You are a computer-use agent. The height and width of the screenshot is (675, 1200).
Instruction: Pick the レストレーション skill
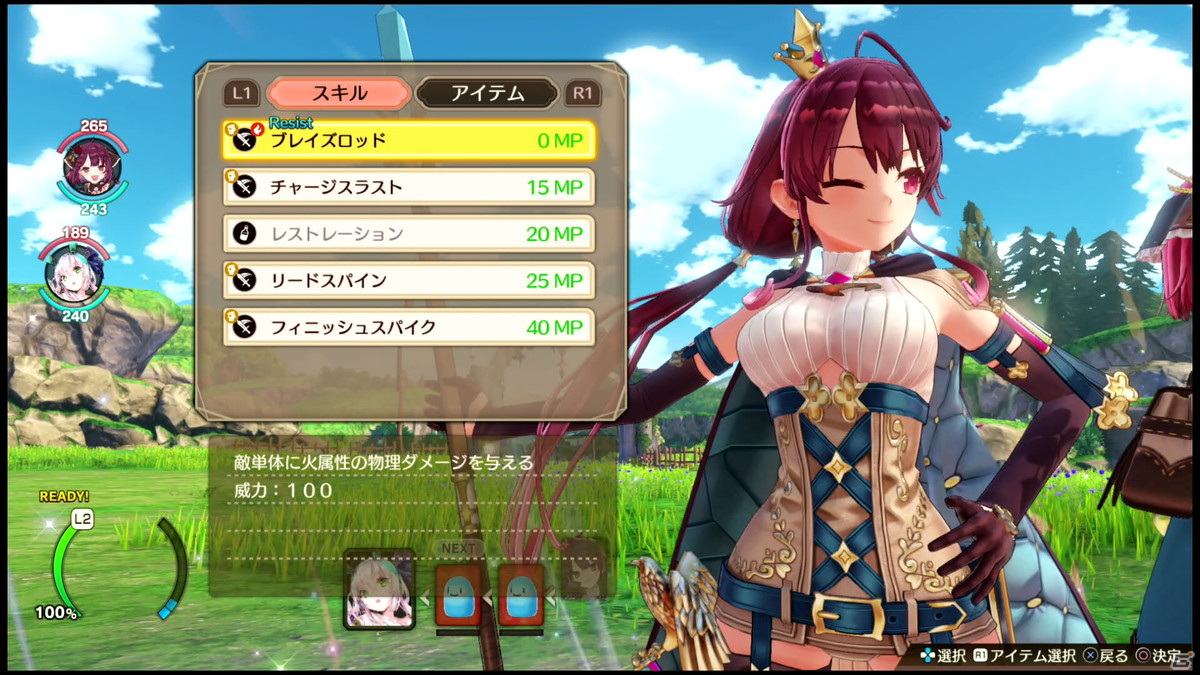[x=409, y=234]
